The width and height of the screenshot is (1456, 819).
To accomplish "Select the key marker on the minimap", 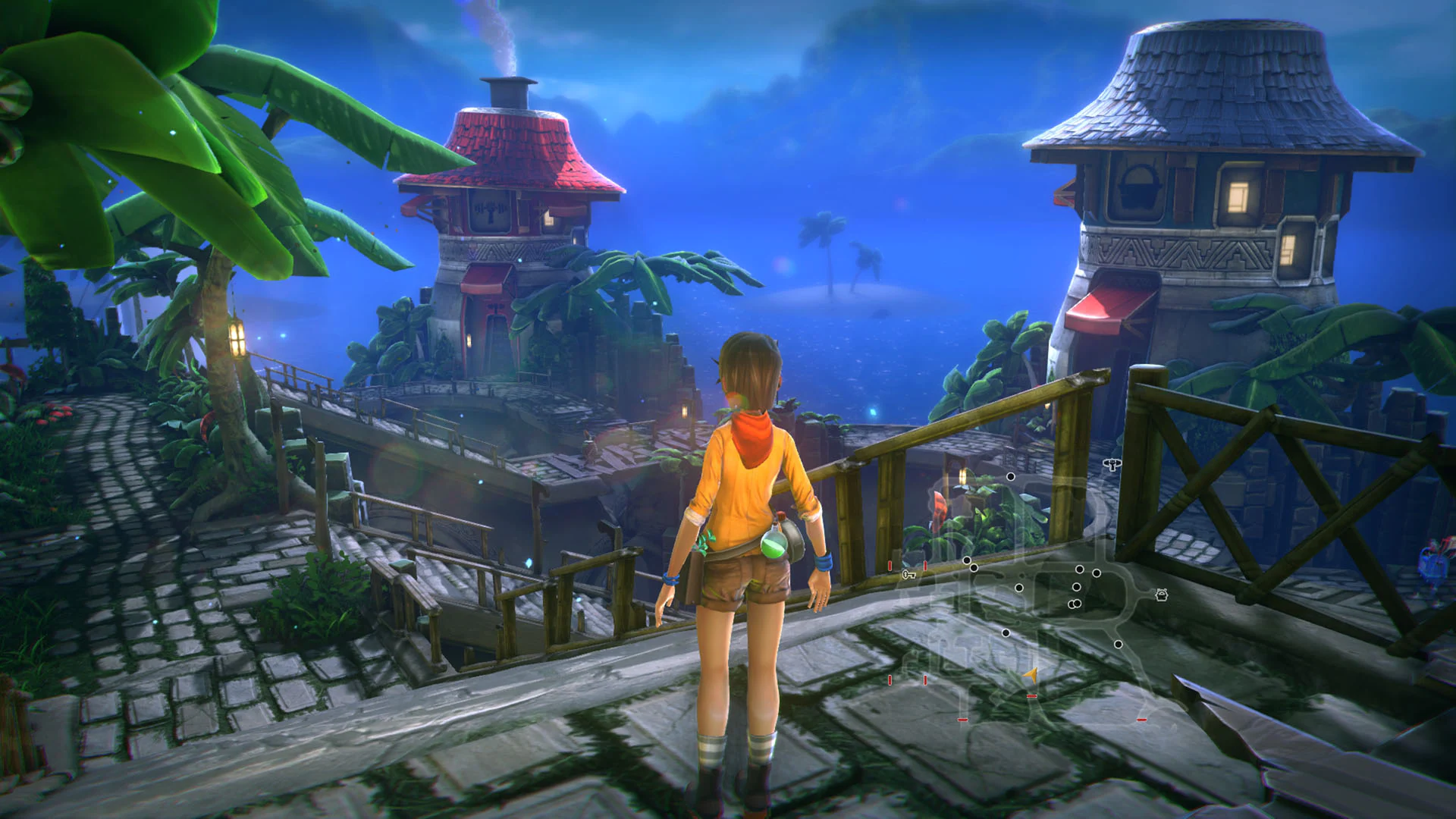I will click(908, 575).
